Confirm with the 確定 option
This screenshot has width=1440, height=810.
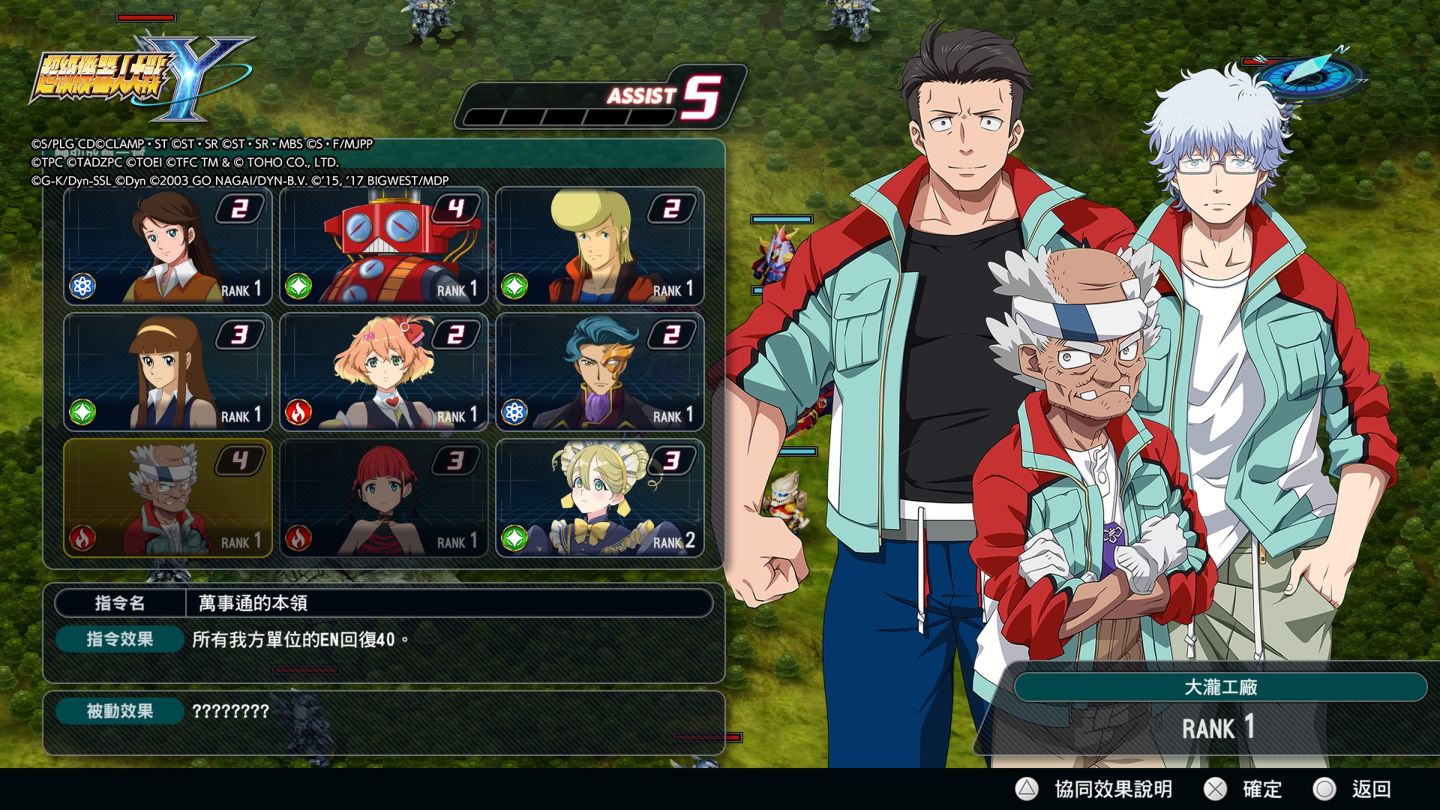click(1242, 789)
